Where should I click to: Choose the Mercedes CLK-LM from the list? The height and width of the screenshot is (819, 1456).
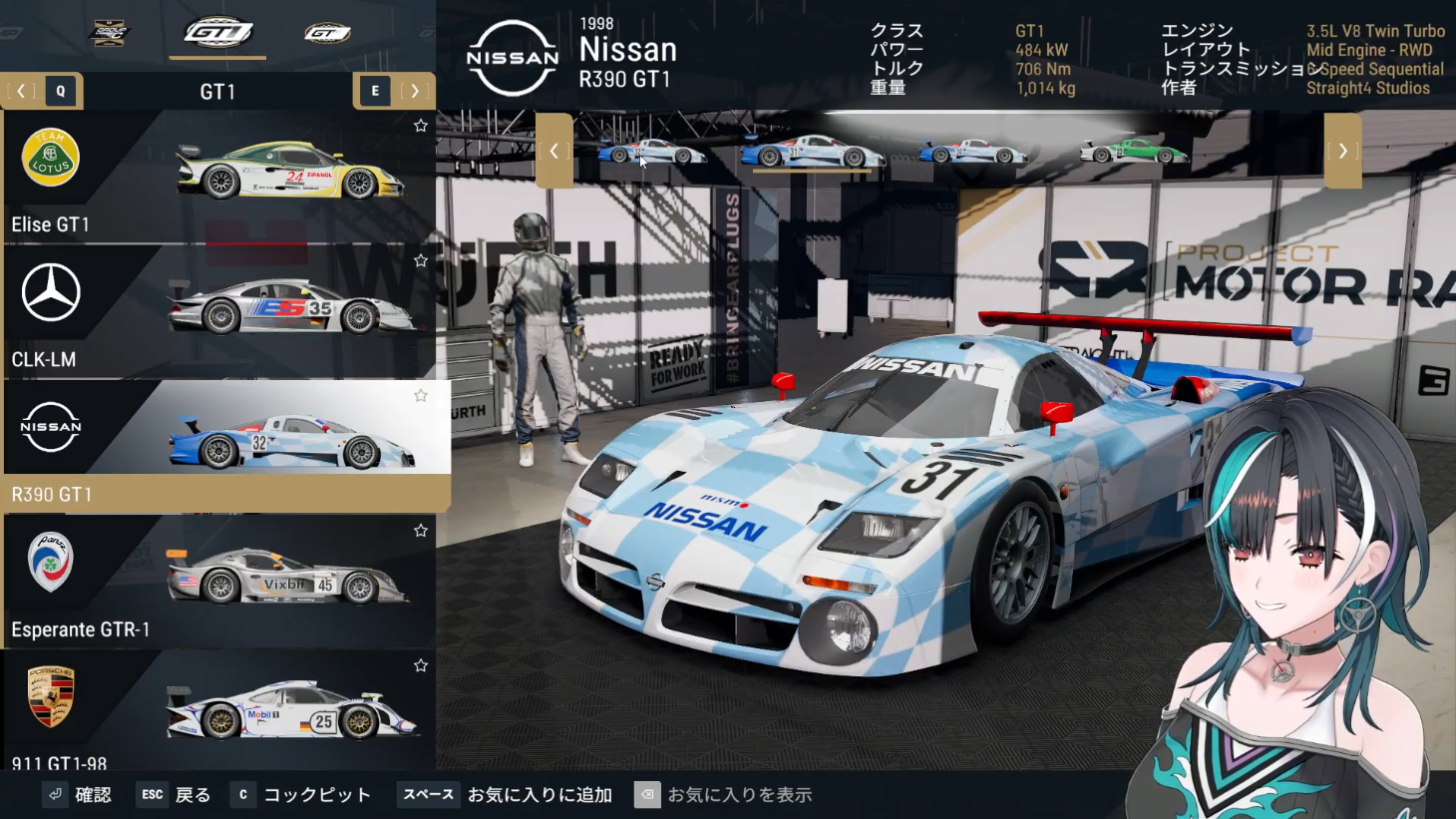tap(217, 311)
